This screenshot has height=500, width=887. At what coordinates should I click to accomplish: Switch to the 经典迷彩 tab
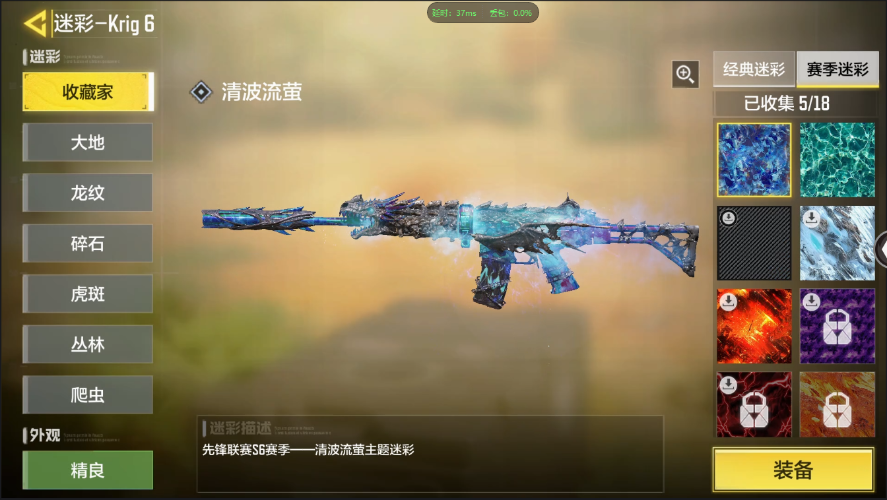754,70
